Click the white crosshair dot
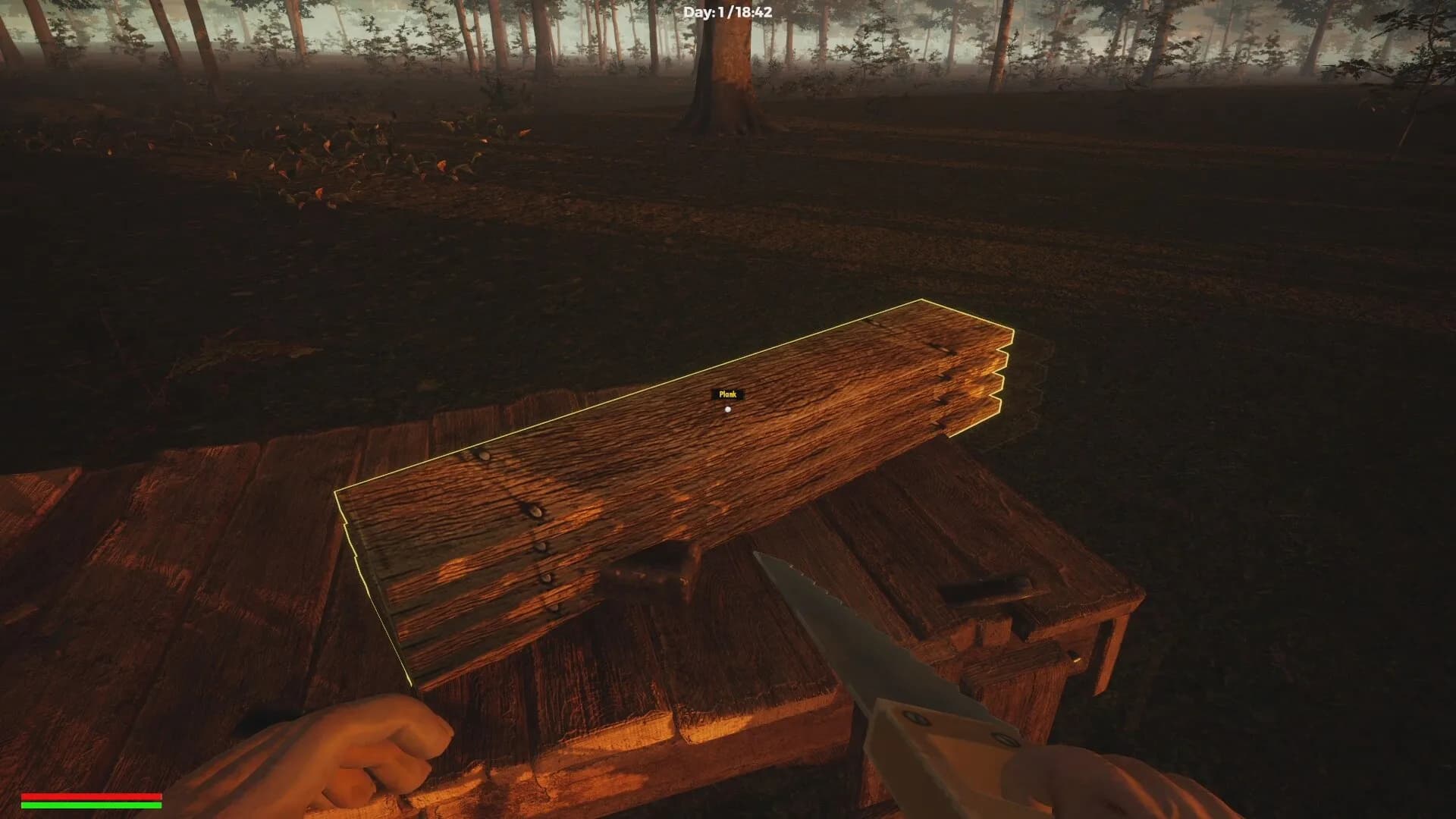Viewport: 1456px width, 819px height. pos(728,409)
